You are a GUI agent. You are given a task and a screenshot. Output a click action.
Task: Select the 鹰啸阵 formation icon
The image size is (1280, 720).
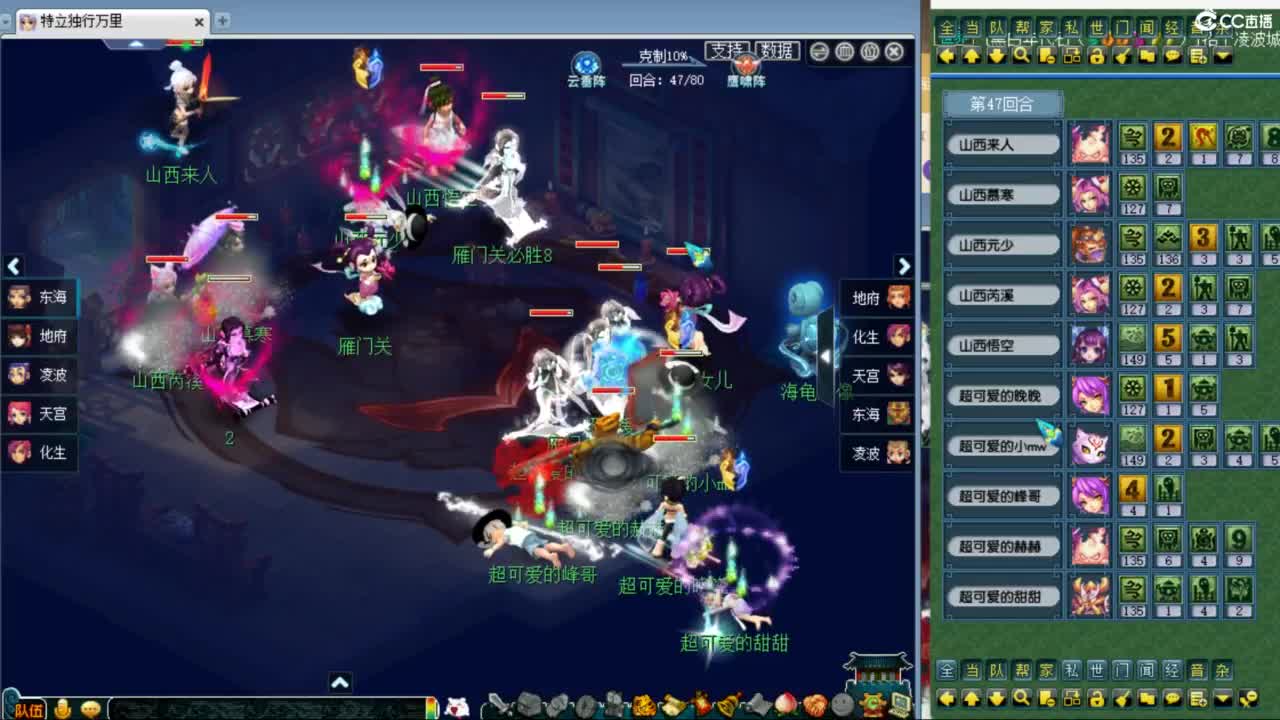[x=745, y=66]
